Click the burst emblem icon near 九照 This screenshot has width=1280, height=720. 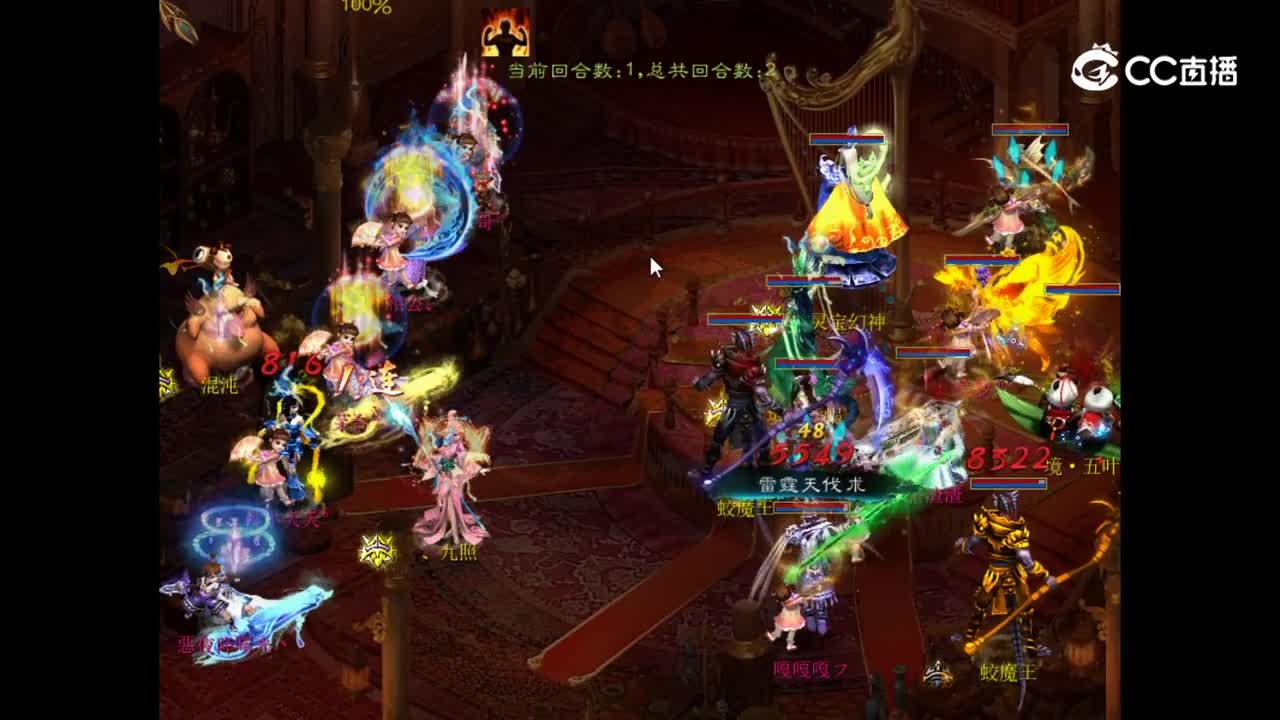[376, 549]
